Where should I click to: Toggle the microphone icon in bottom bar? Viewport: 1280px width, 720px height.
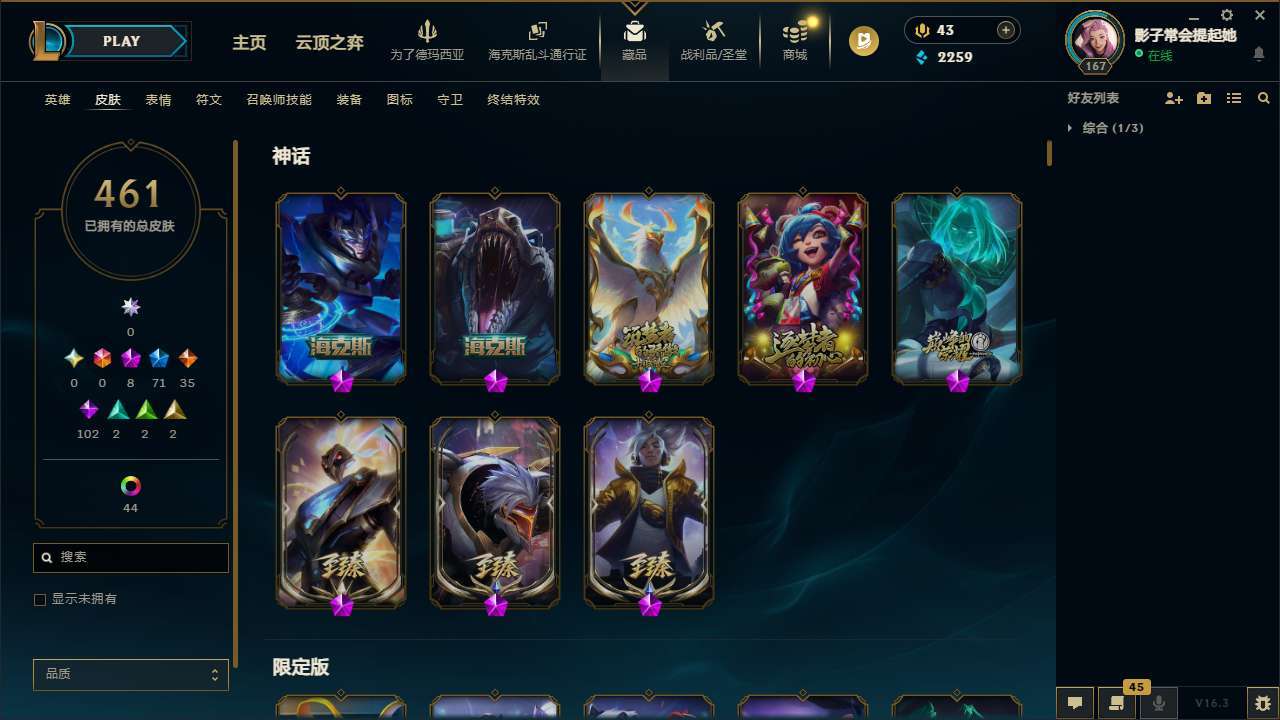[x=1159, y=702]
